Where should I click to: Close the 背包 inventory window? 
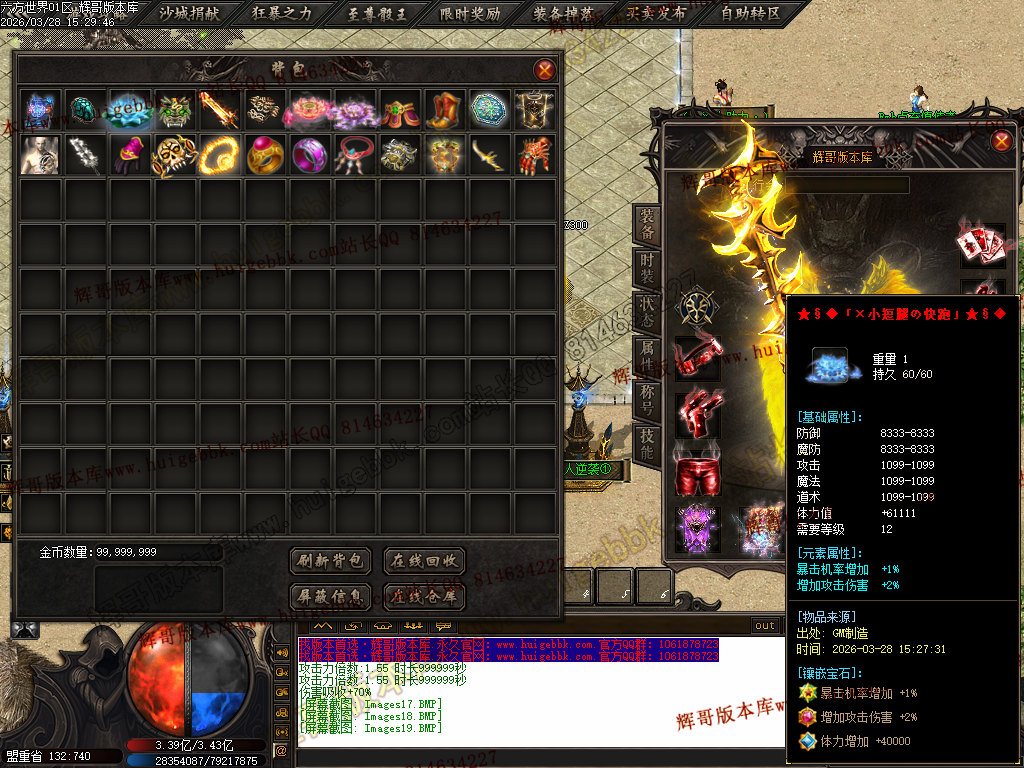point(545,70)
